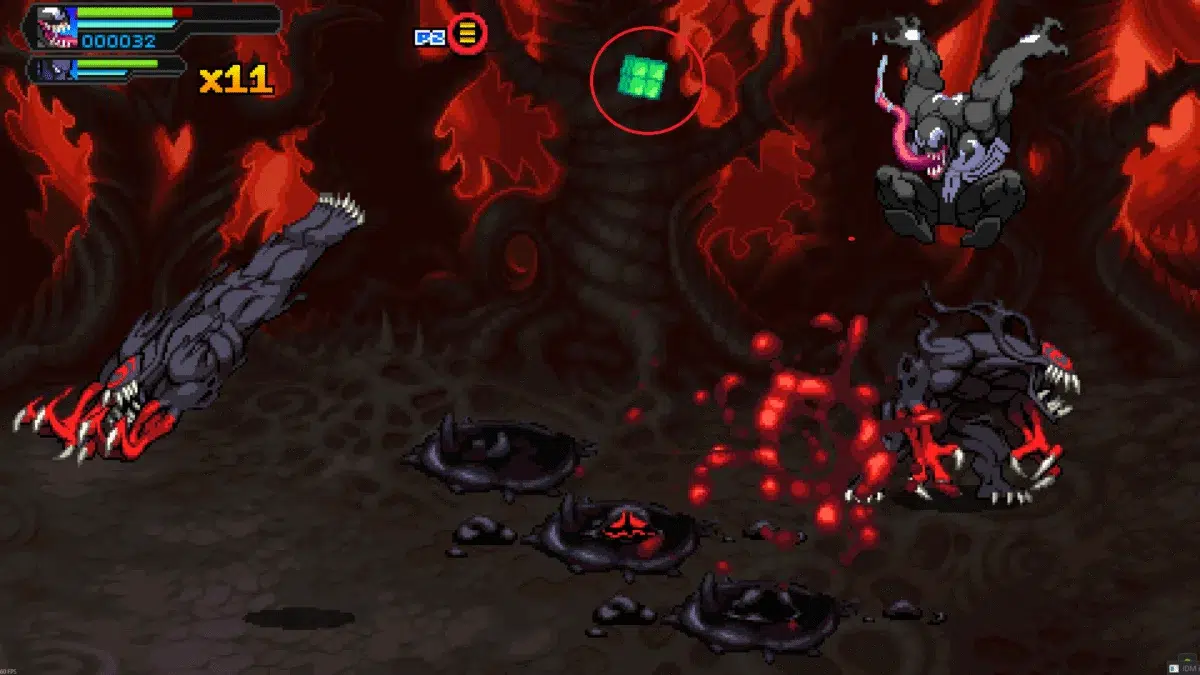The height and width of the screenshot is (675, 1200).
Task: Click Venom's player portrait
Action: point(53,26)
